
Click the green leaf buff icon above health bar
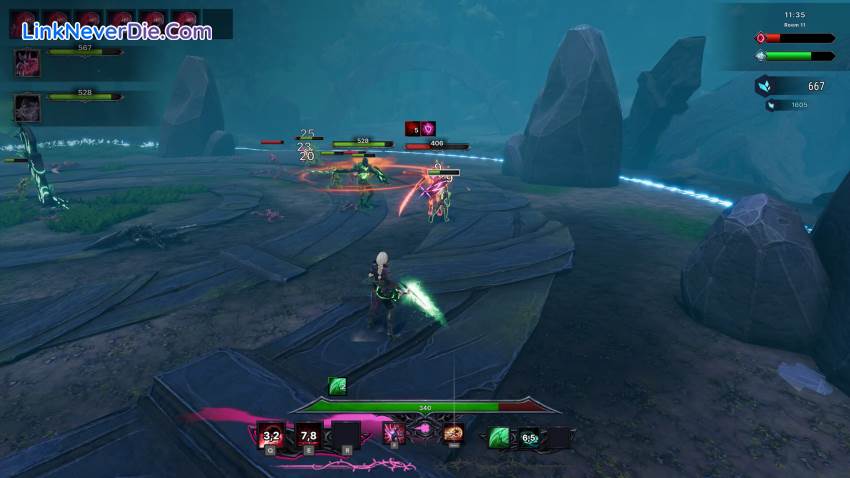tap(337, 387)
